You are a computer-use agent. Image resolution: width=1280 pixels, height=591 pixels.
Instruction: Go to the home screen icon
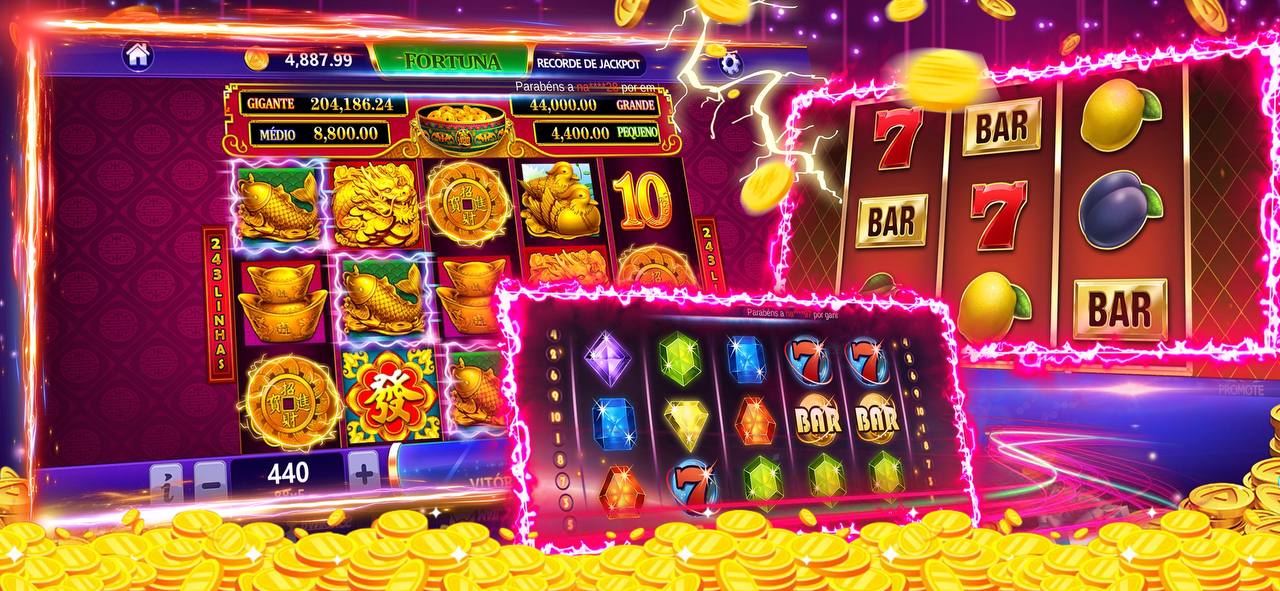click(x=138, y=56)
